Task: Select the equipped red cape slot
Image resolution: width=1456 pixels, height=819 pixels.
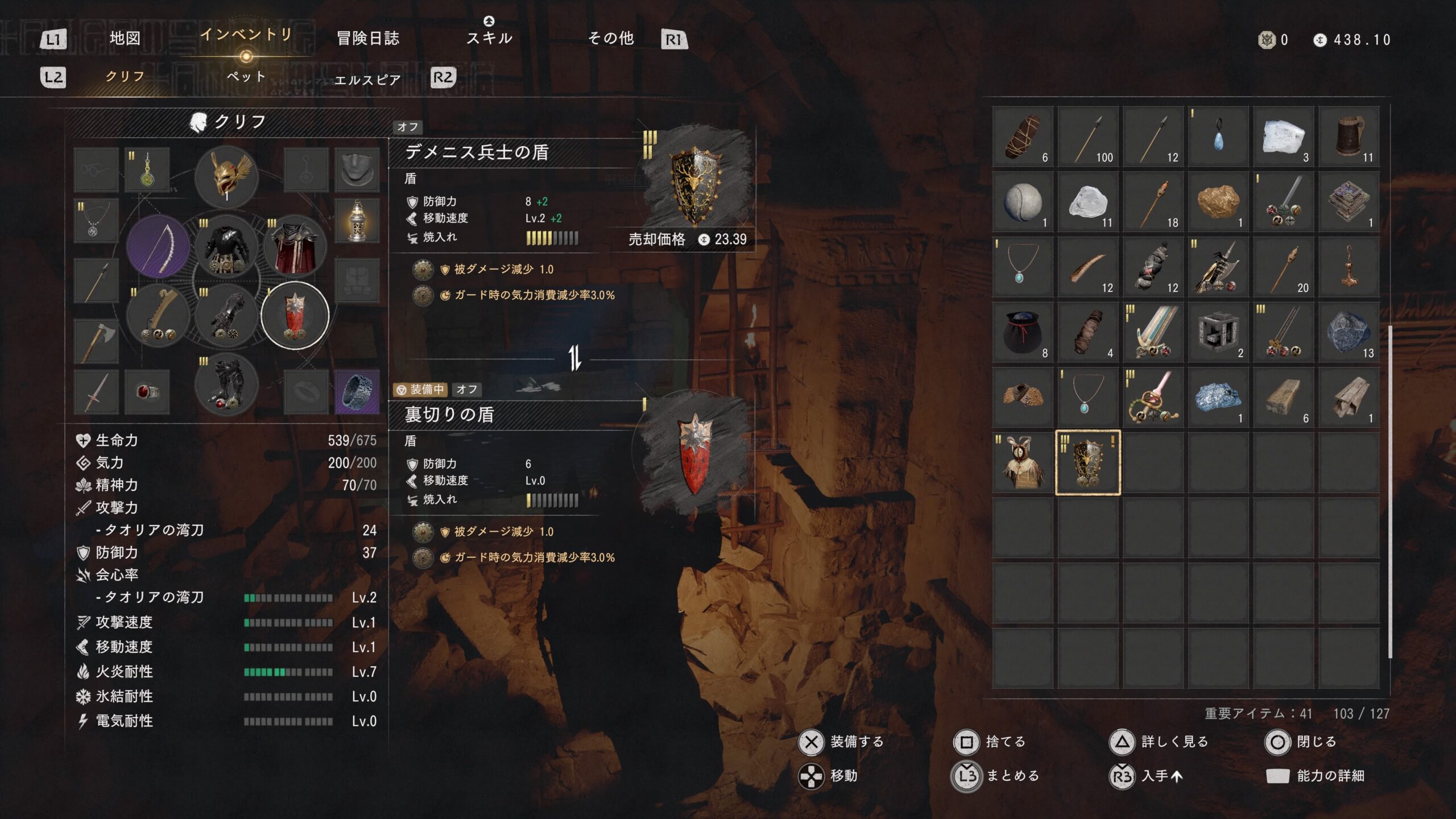Action: pyautogui.click(x=295, y=247)
